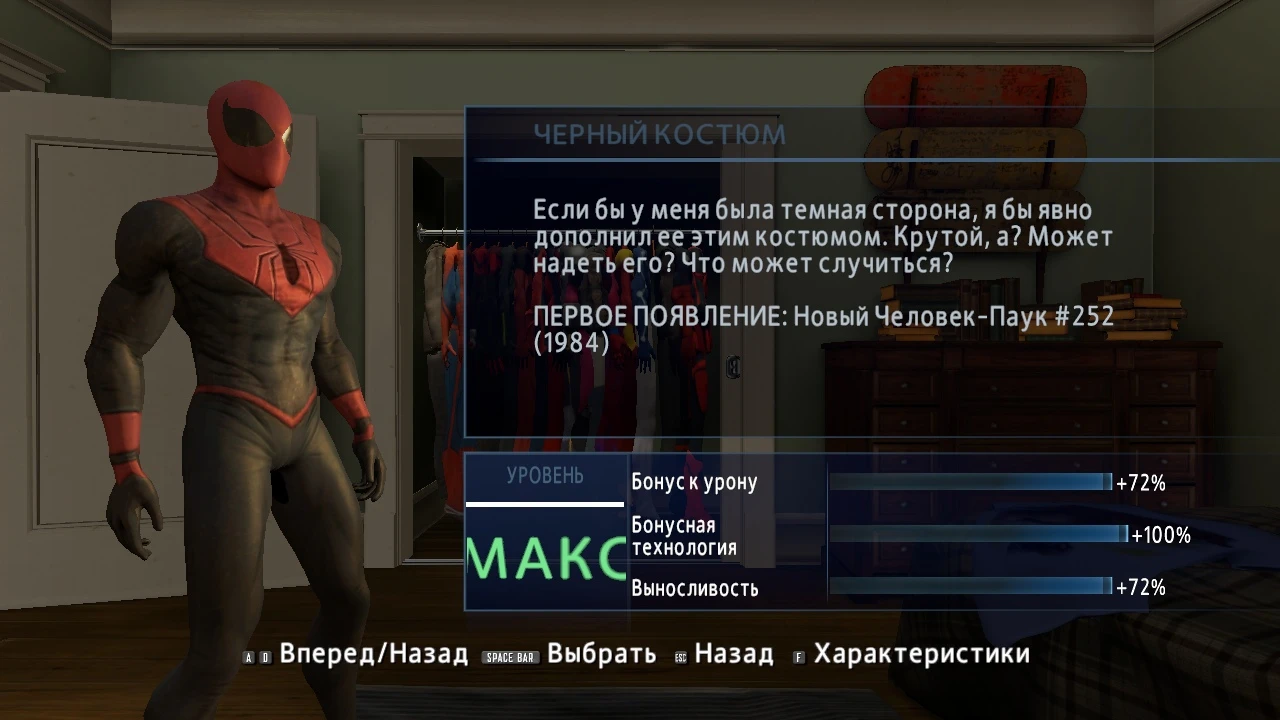Click the ЧЕРНЫЙ КОСТЮМ title header
The height and width of the screenshot is (720, 1280).
pyautogui.click(x=659, y=131)
